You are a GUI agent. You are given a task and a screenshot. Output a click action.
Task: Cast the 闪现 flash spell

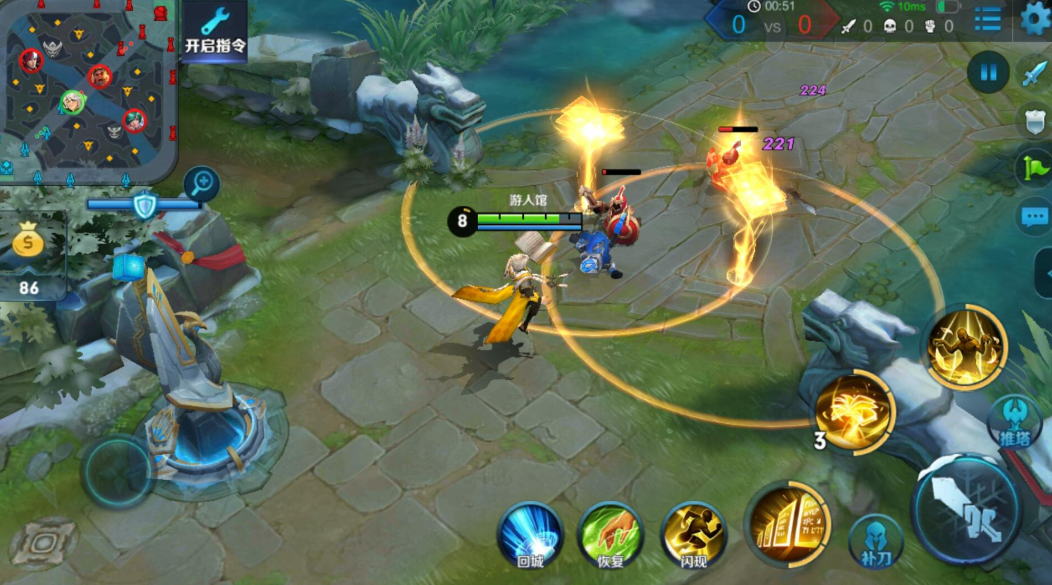click(693, 535)
